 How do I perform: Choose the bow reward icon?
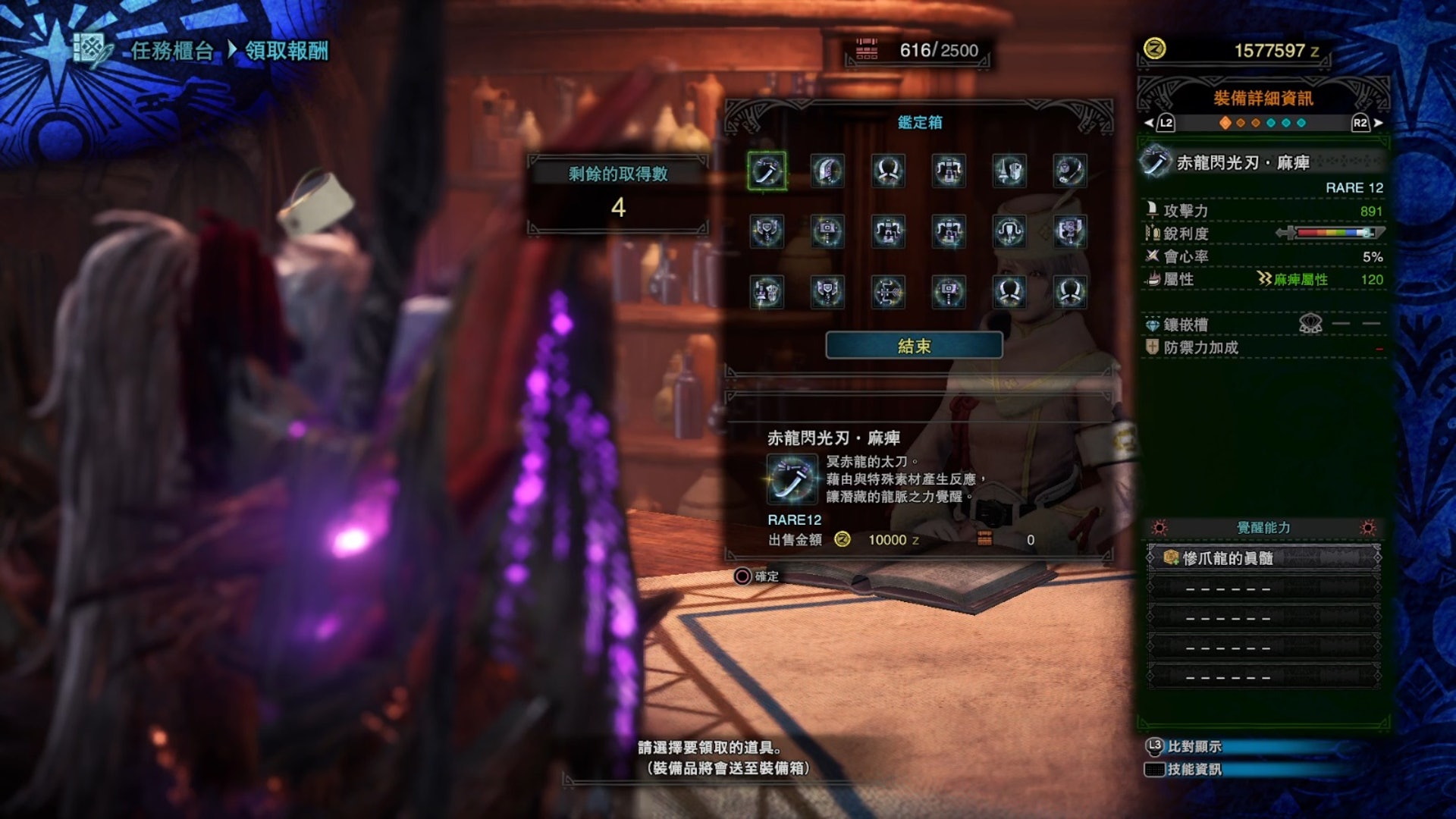[888, 292]
